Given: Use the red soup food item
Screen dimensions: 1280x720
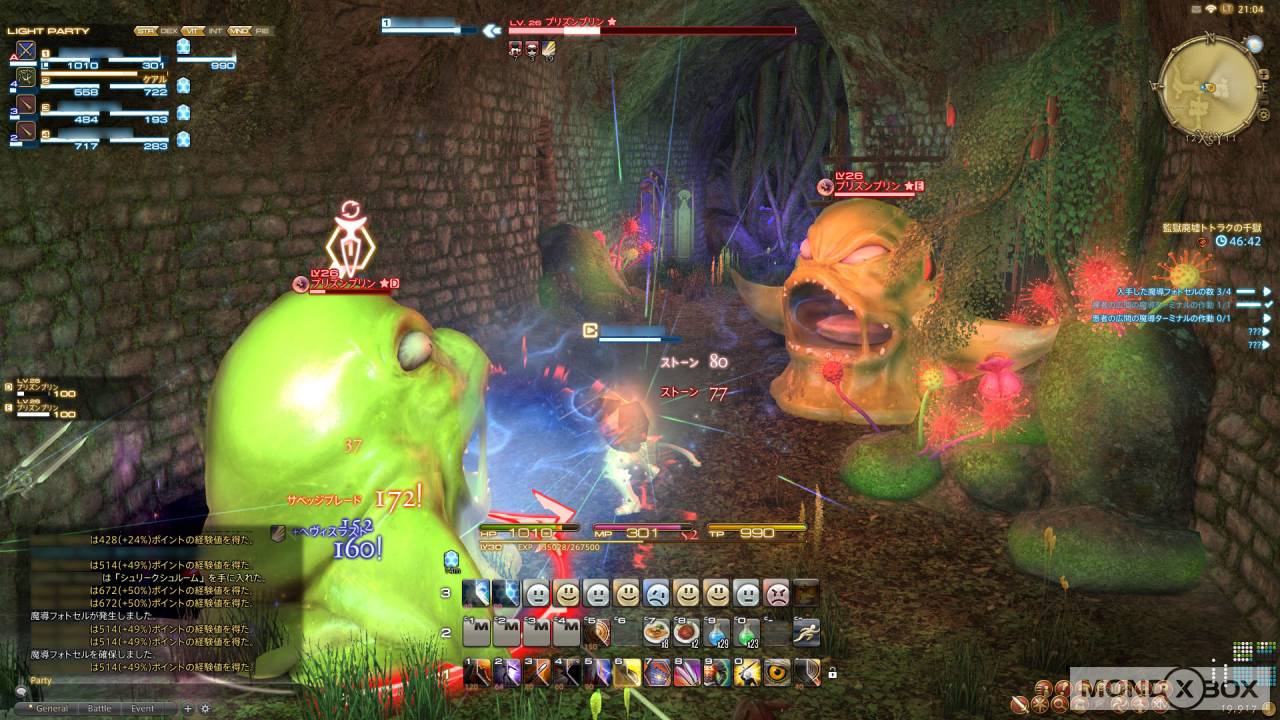Looking at the screenshot, I should pyautogui.click(x=686, y=632).
